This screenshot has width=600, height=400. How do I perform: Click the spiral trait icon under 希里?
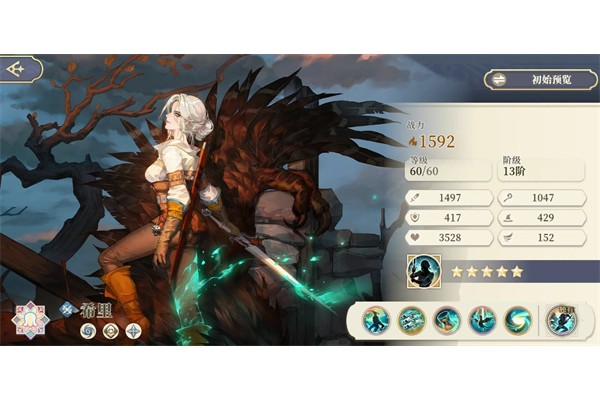[88, 331]
